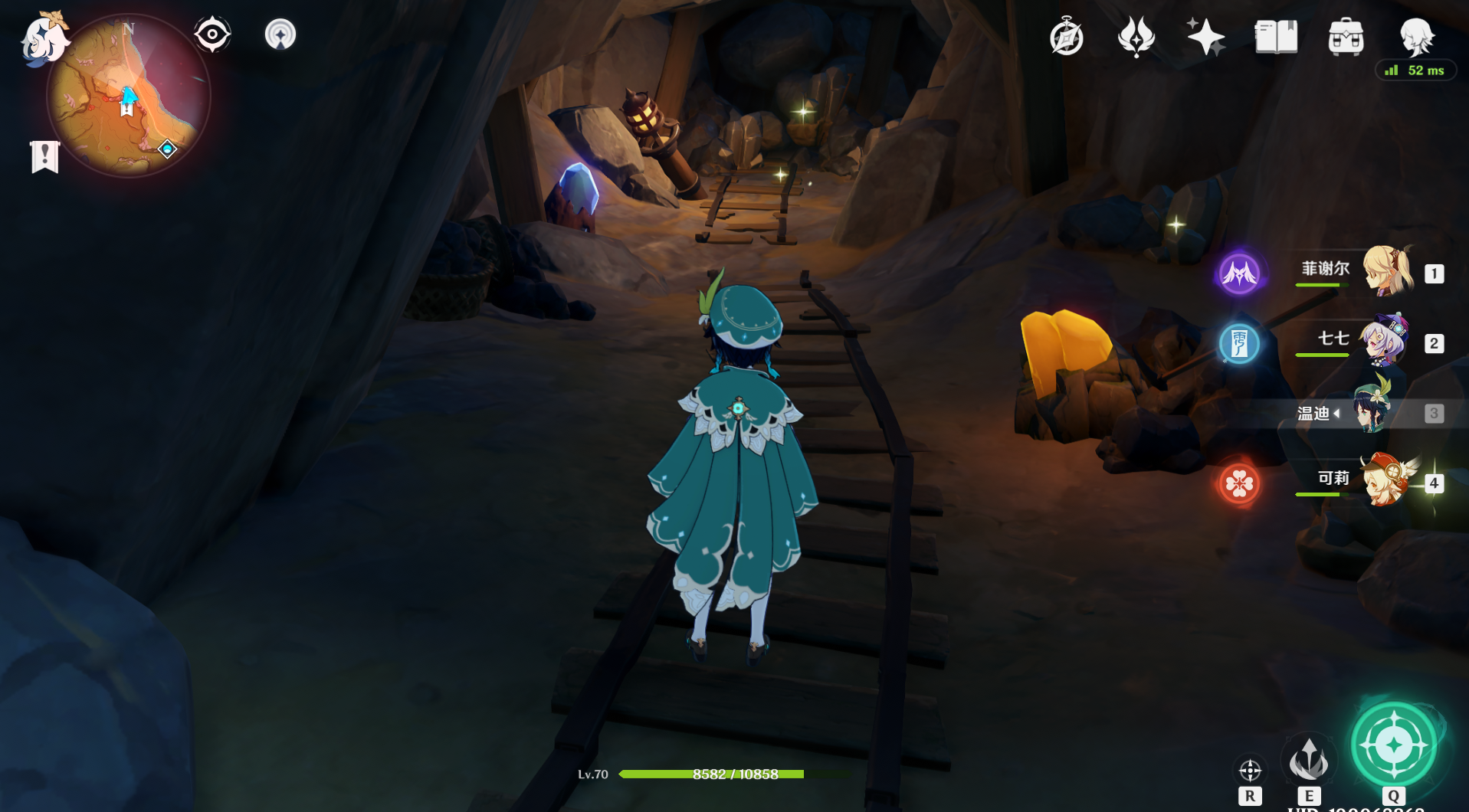
Task: Open the events flame-leaf icon
Action: tap(1136, 37)
